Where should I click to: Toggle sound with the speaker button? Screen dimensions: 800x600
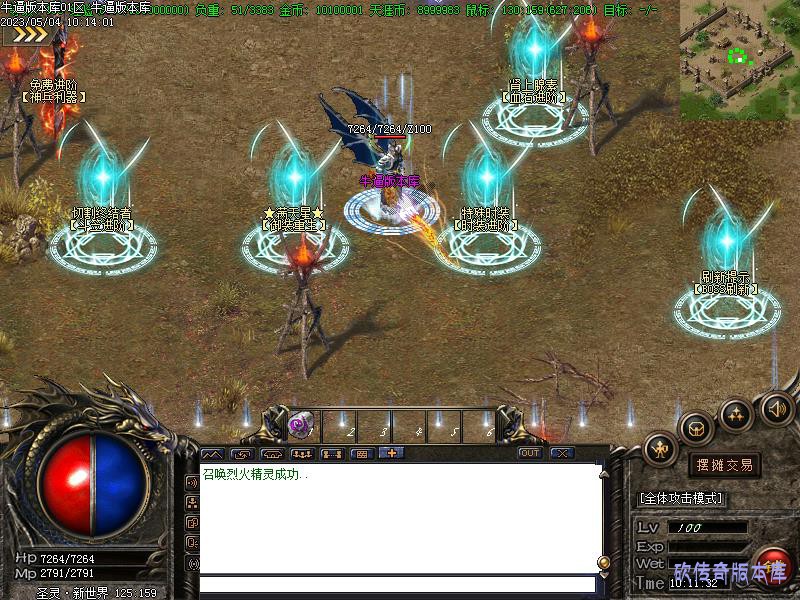[x=777, y=407]
